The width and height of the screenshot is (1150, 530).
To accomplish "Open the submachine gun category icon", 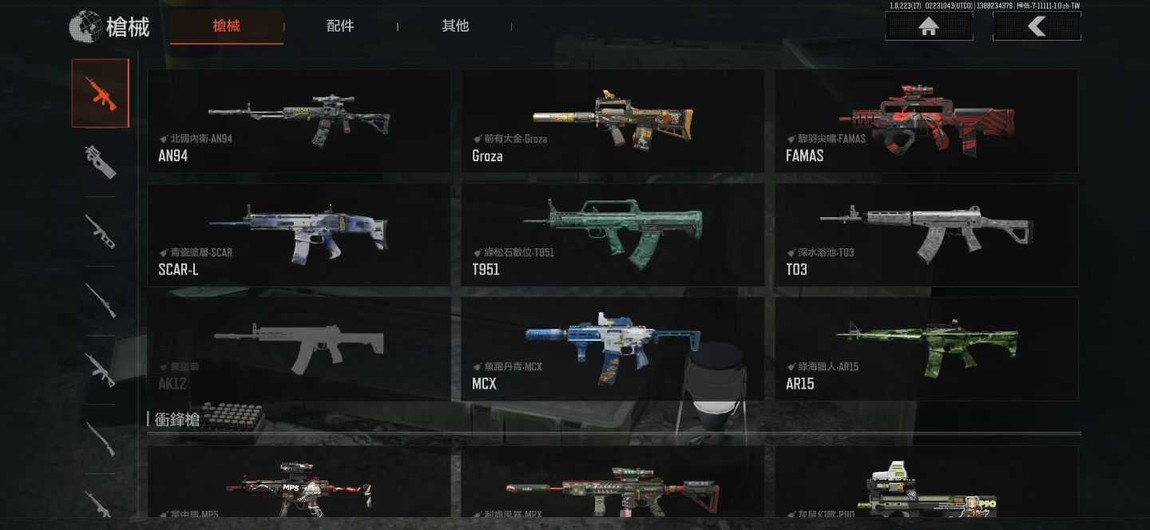I will [x=100, y=161].
